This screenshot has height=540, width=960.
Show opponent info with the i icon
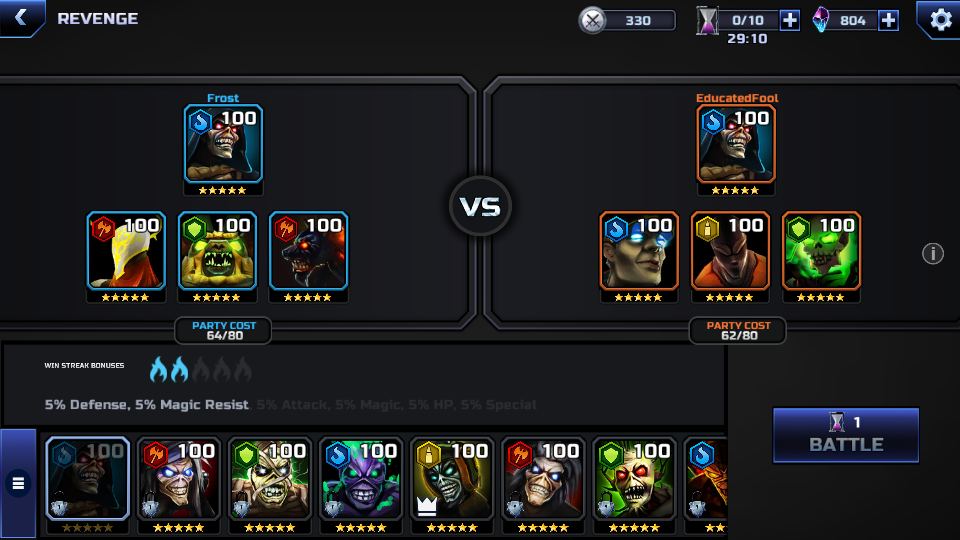point(932,253)
